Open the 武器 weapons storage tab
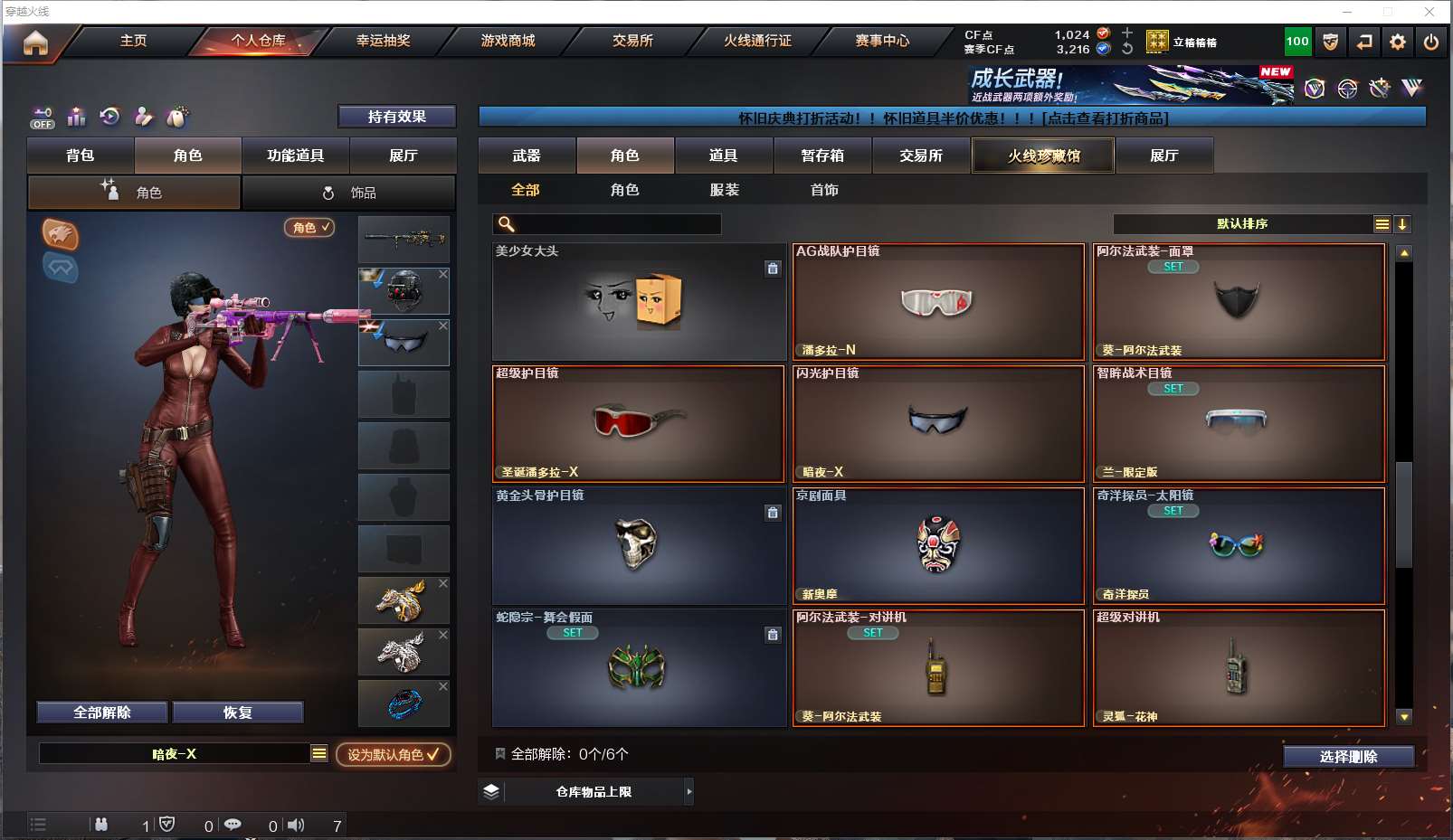1453x840 pixels. [527, 156]
